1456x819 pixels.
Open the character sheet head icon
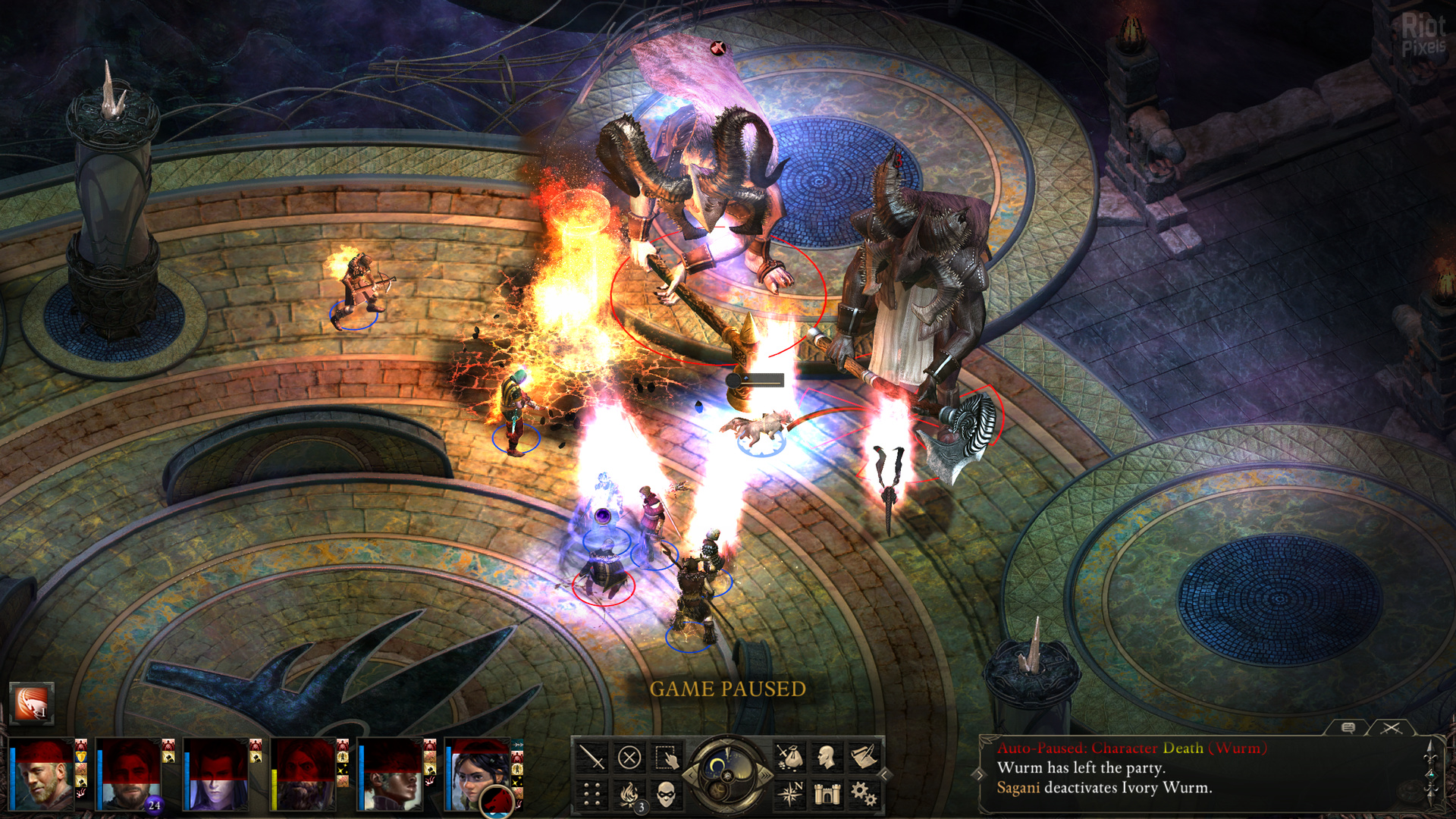827,757
